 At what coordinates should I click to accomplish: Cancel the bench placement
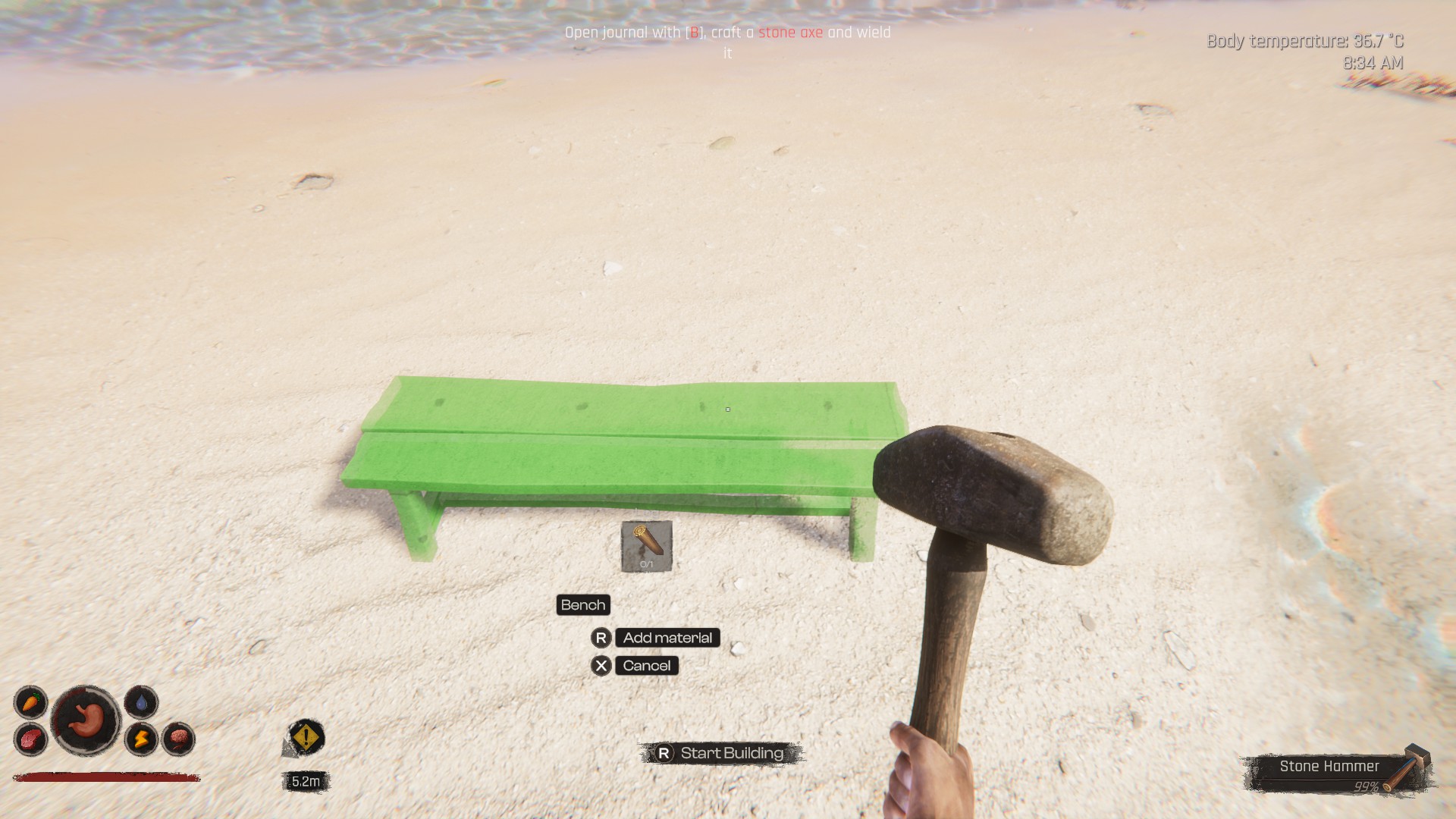pos(646,666)
